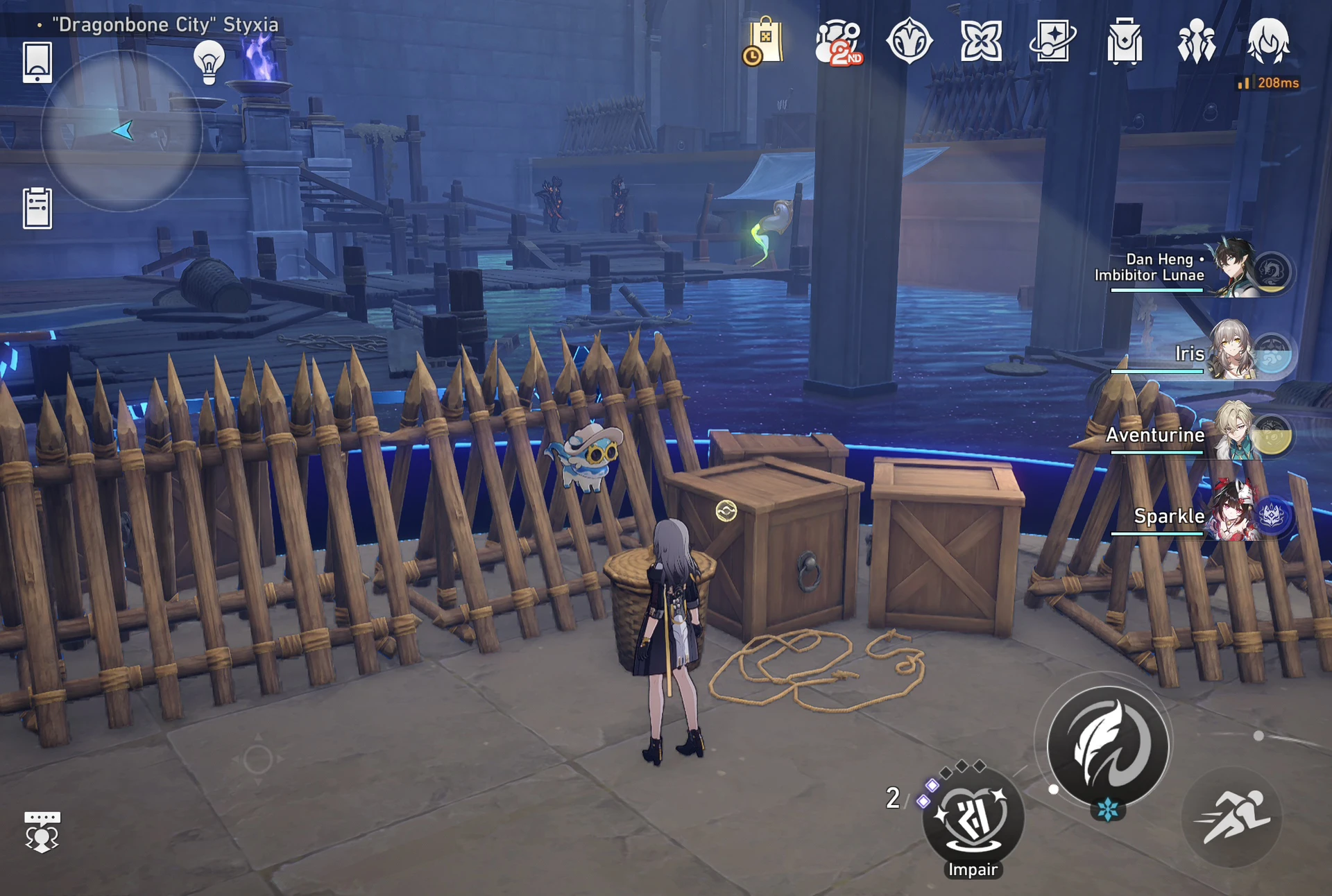
Task: Switch to Aventurine in the party
Action: pos(1235,433)
